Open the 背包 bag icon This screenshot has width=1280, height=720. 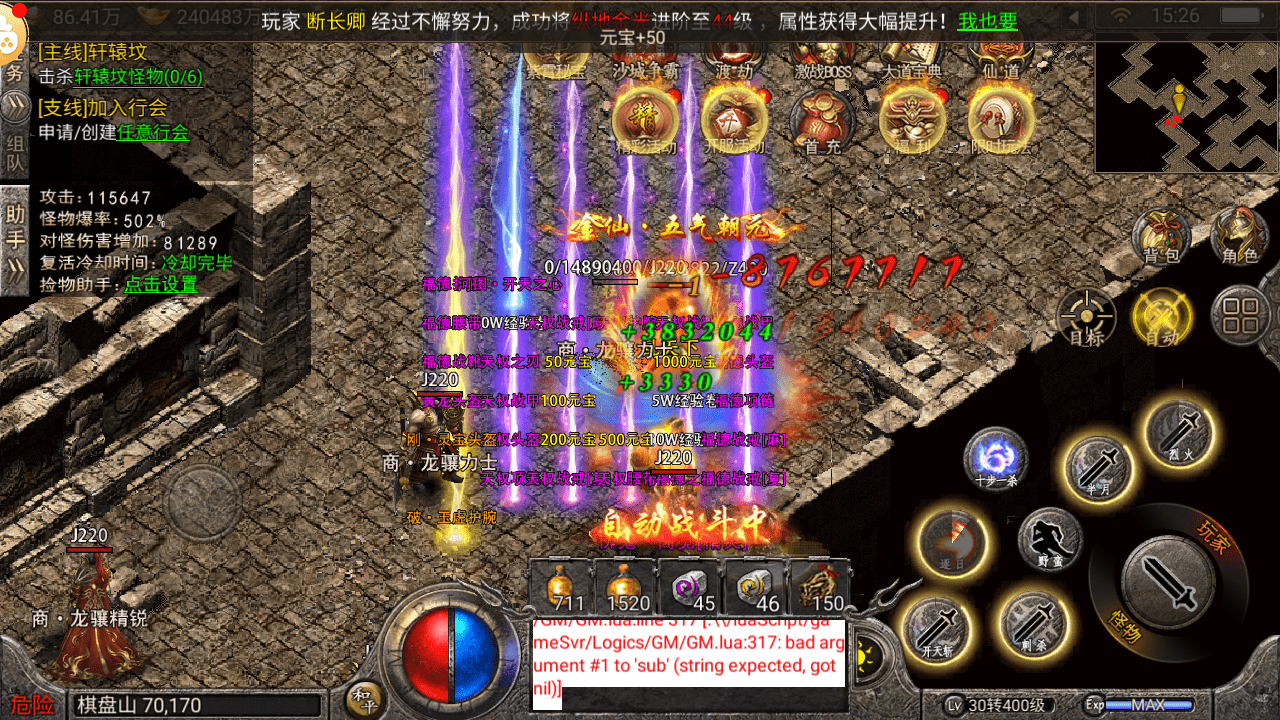[1161, 236]
